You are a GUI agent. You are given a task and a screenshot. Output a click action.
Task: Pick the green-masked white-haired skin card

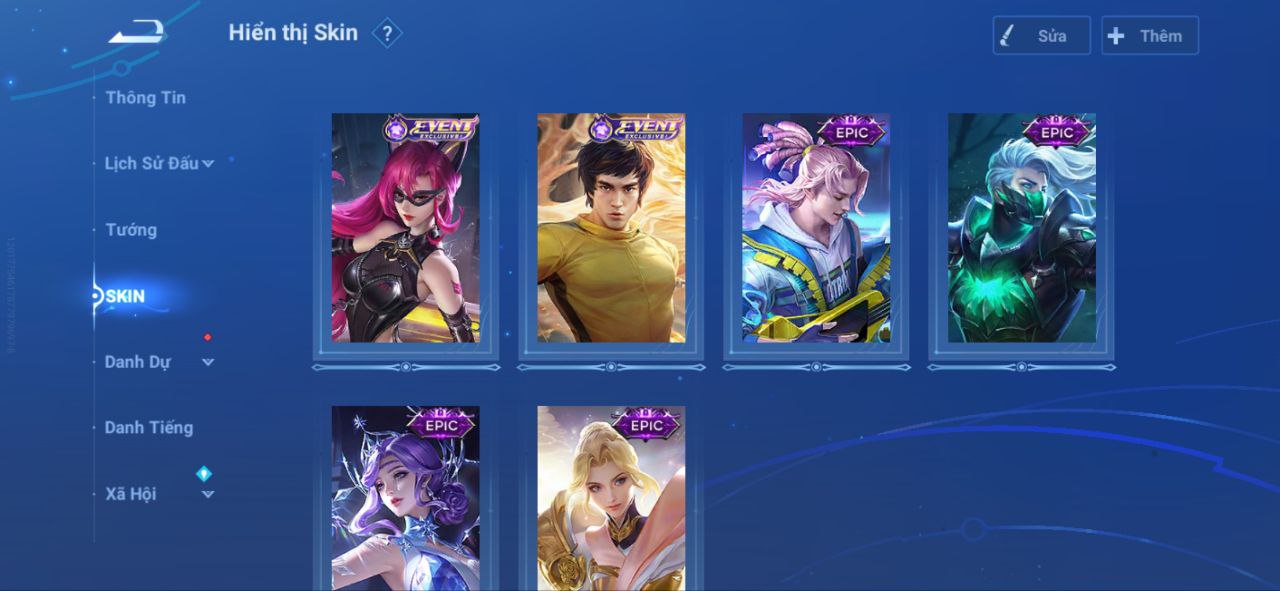click(1021, 228)
